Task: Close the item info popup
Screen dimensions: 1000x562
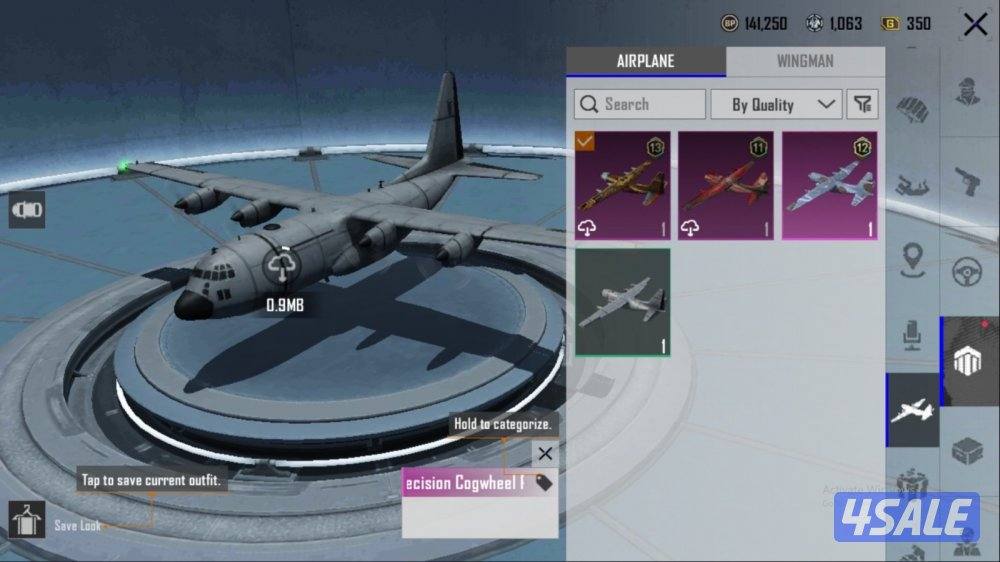Action: [544, 454]
